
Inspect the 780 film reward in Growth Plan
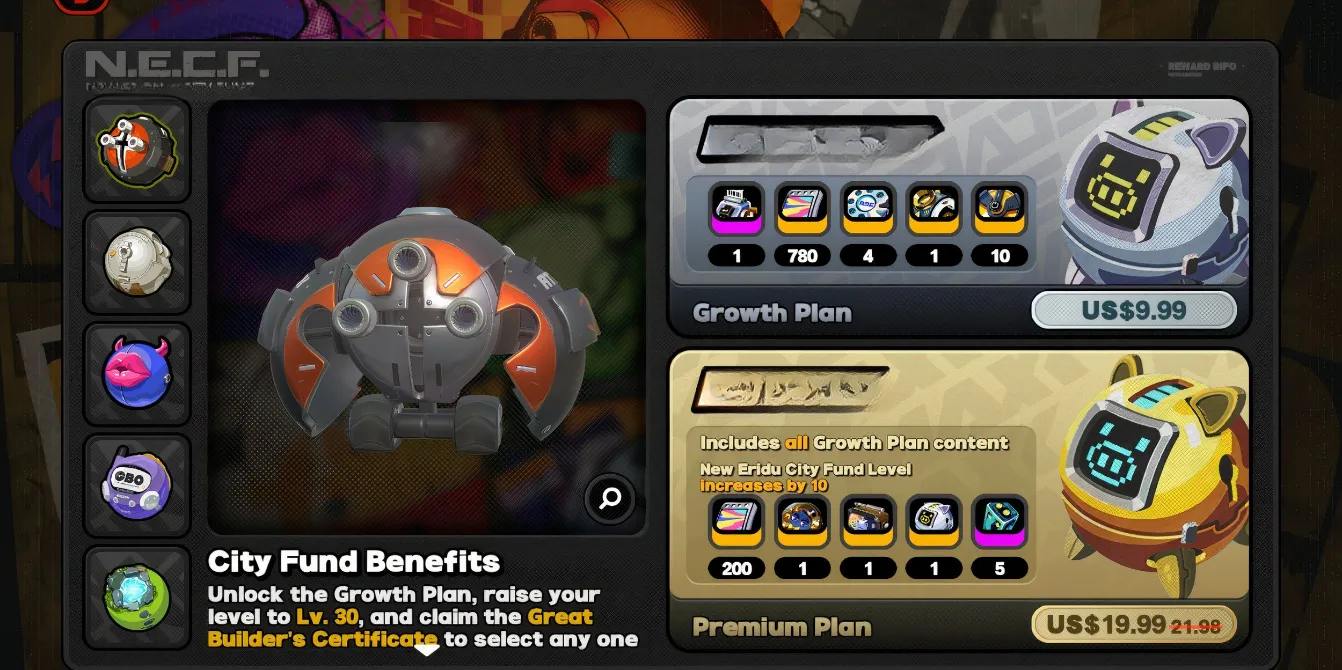pos(802,208)
